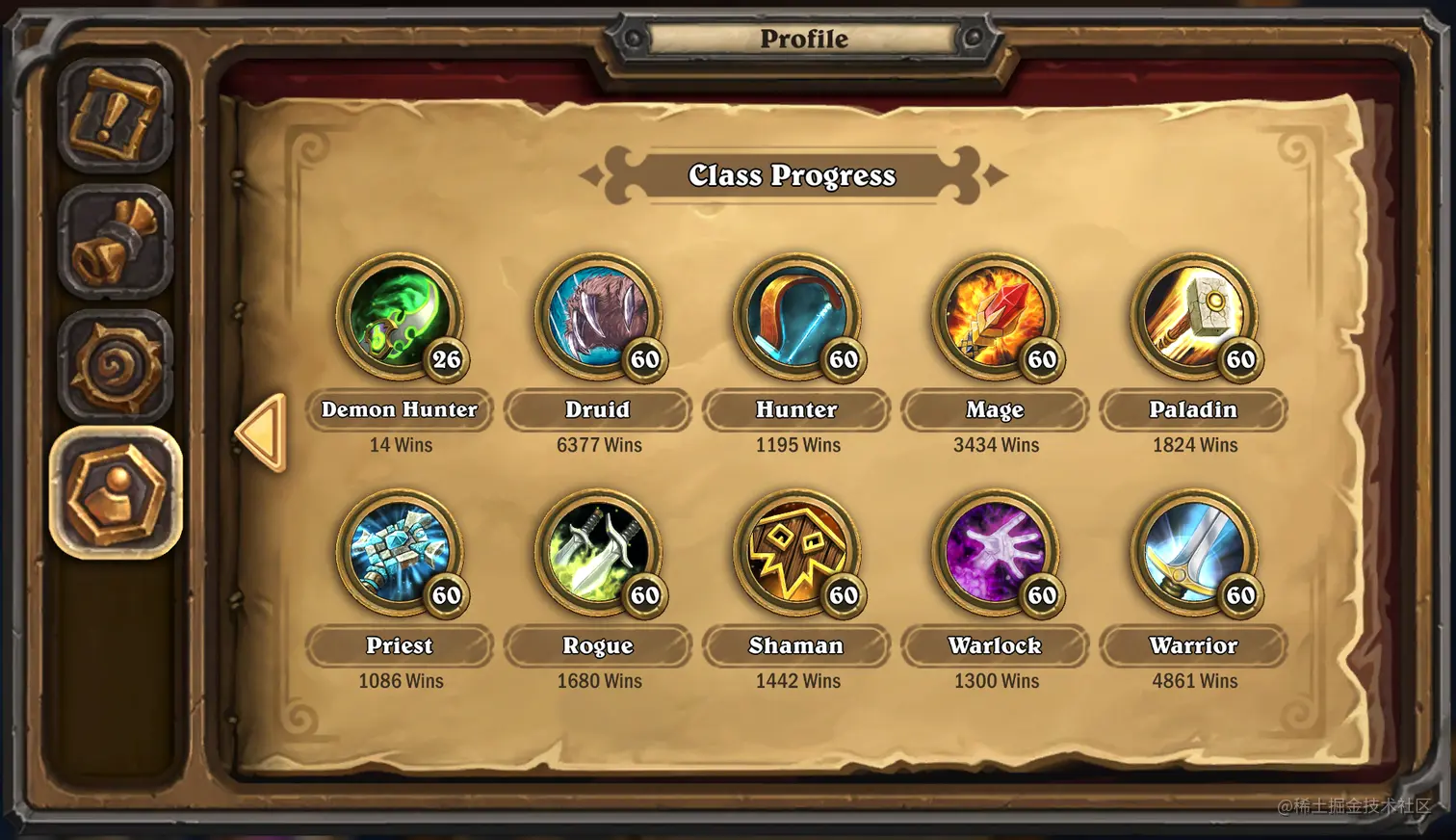The width and height of the screenshot is (1456, 840).
Task: Choose the Rogue daggers class icon
Action: (x=597, y=551)
